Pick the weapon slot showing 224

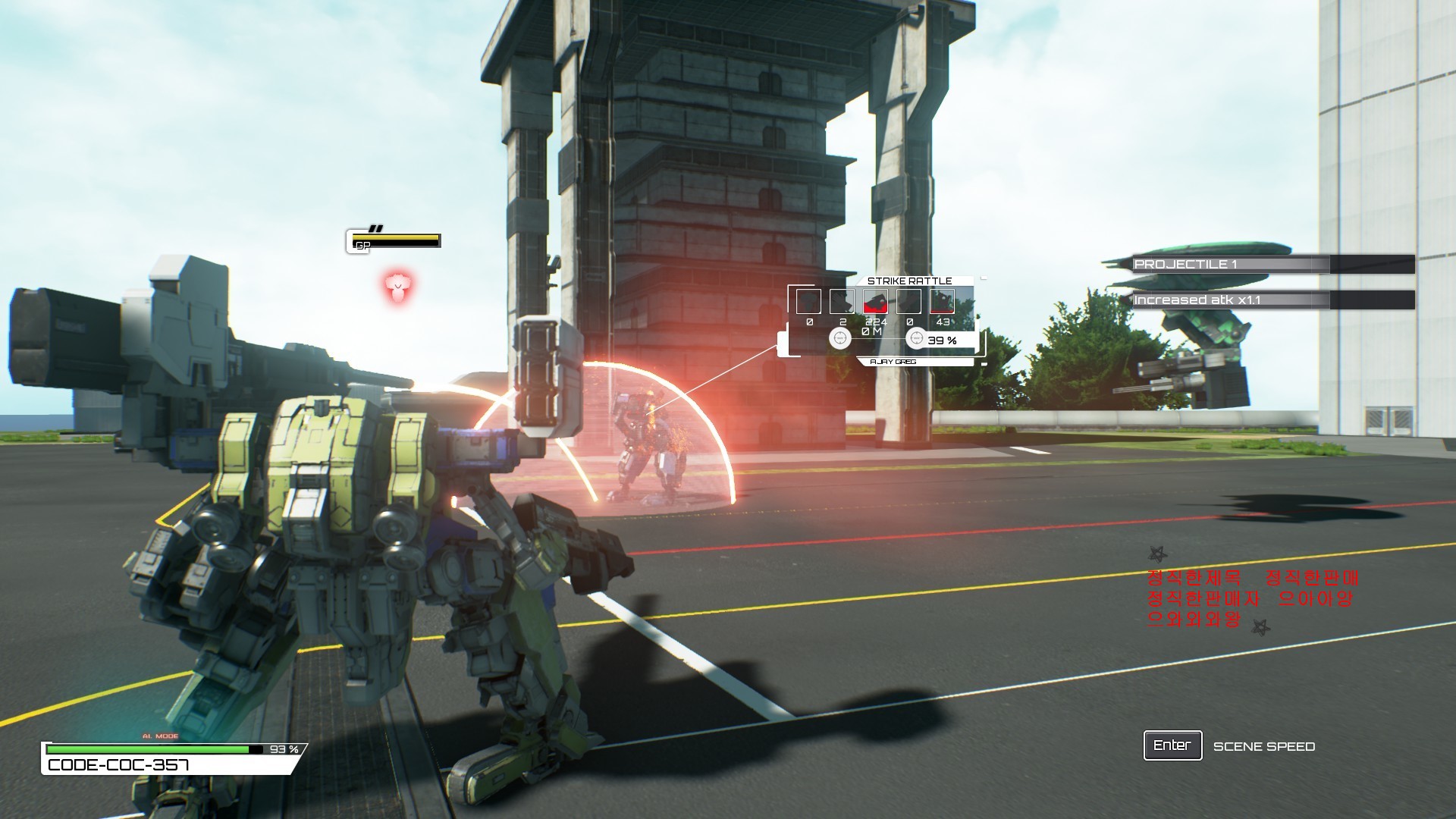click(875, 302)
